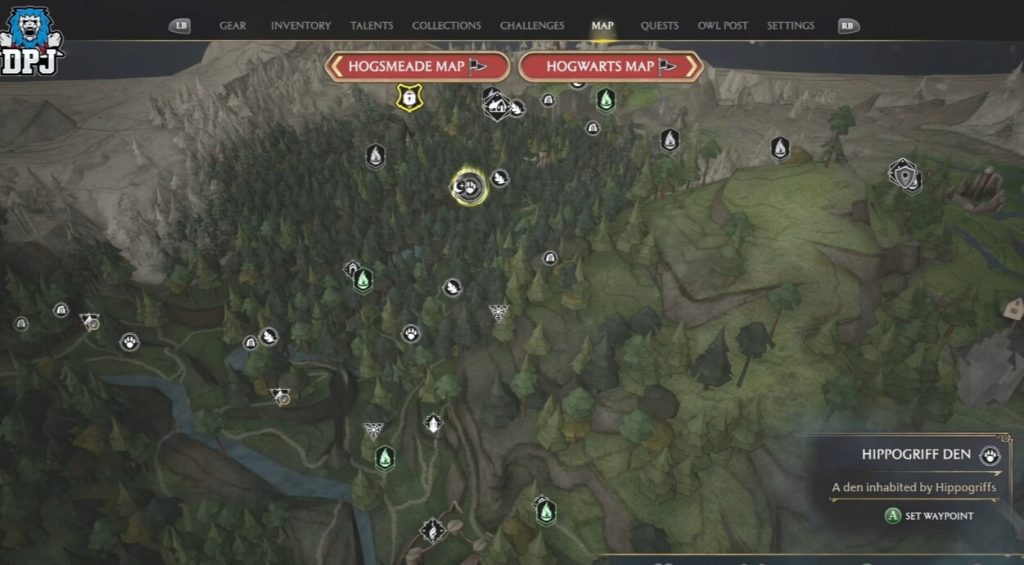Switch to the Quests tab
This screenshot has width=1024, height=565.
click(659, 26)
